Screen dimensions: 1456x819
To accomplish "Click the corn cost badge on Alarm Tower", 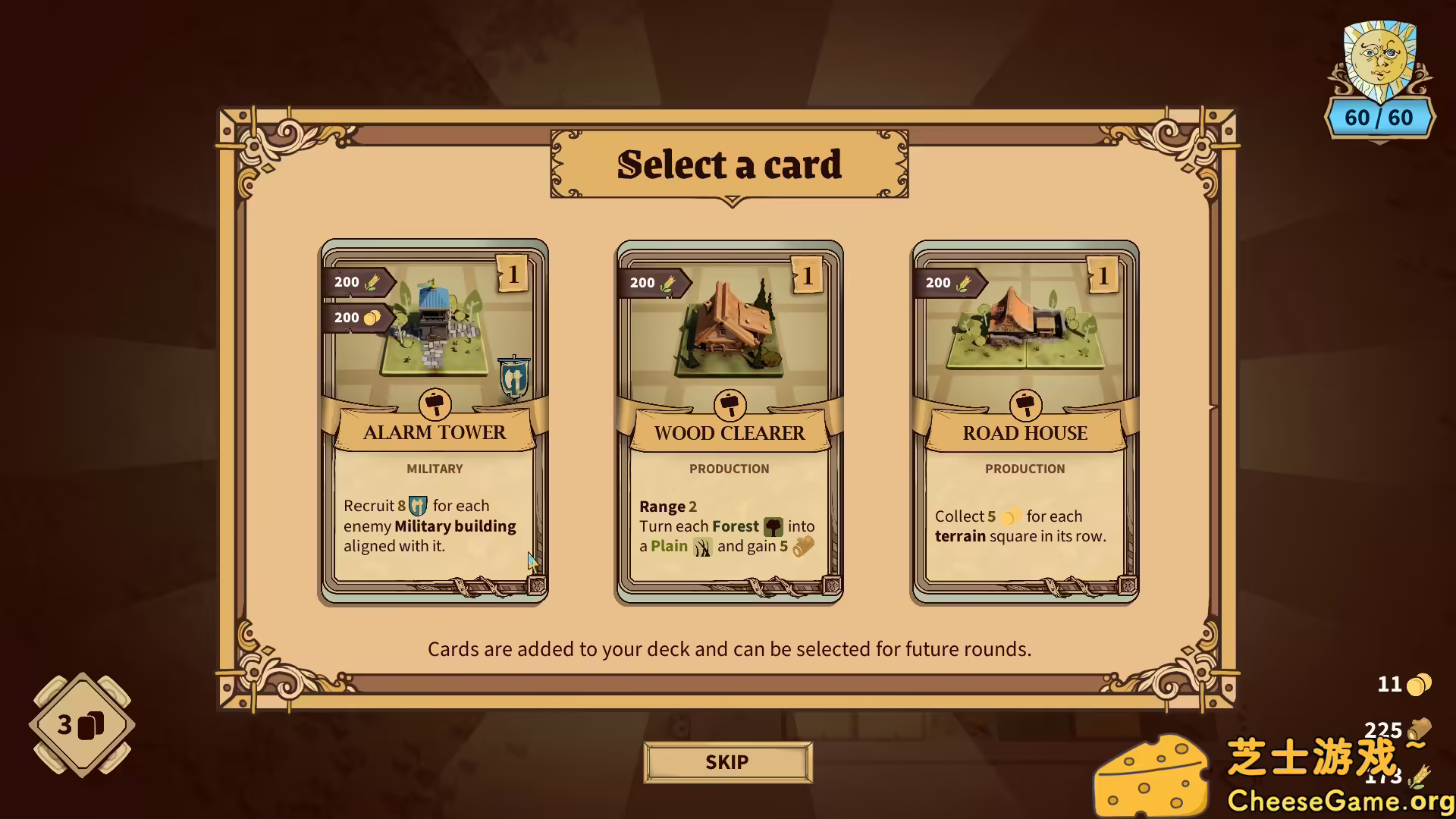I will pyautogui.click(x=356, y=281).
